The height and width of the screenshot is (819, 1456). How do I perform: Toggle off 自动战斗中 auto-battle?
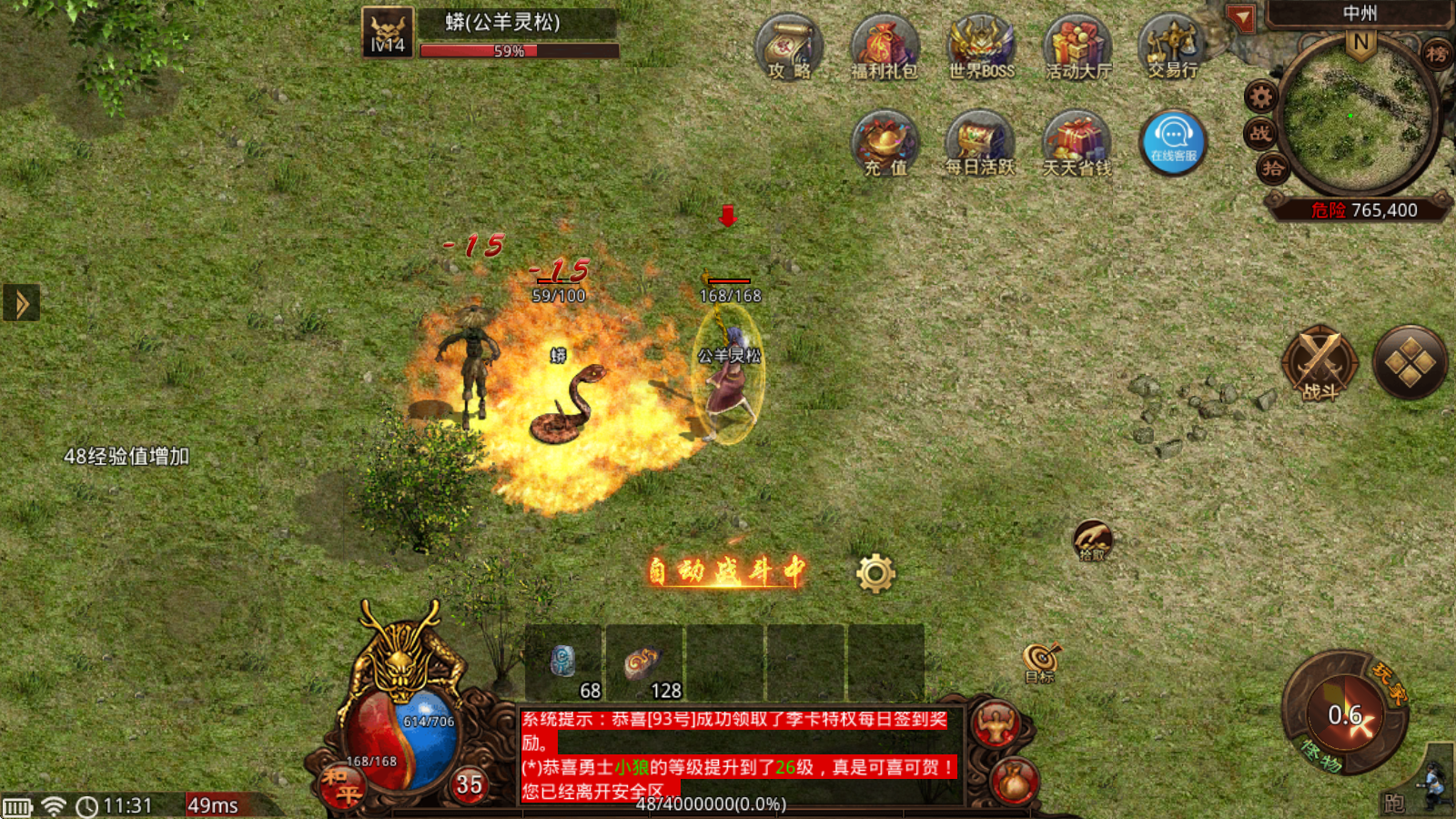click(x=723, y=571)
